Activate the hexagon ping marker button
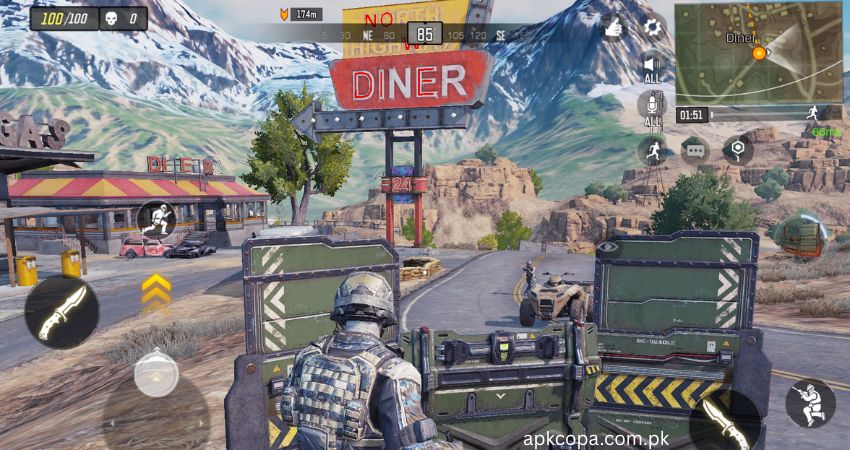850x450 pixels. point(738,150)
